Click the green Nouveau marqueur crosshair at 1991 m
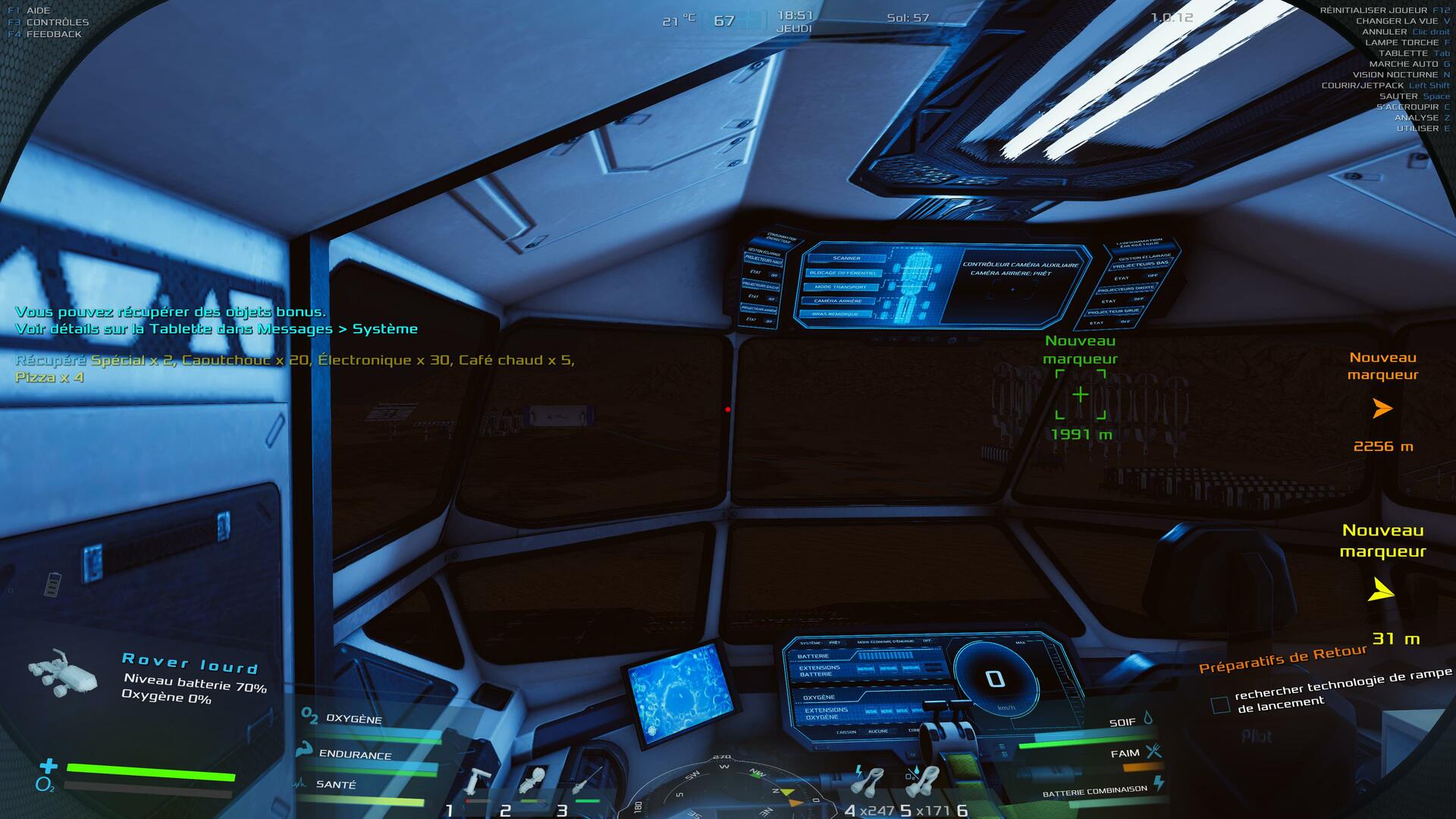 coord(1080,394)
